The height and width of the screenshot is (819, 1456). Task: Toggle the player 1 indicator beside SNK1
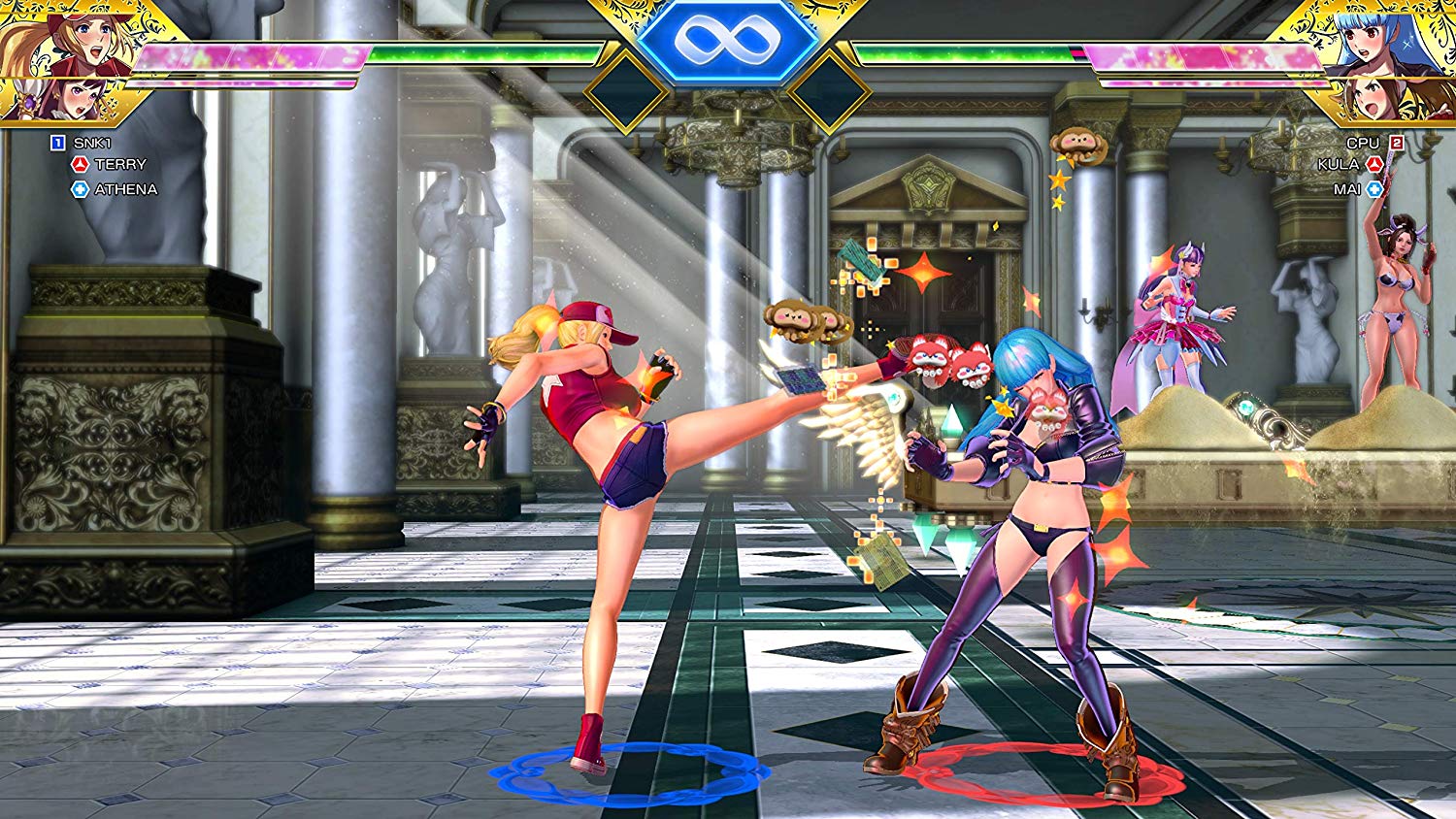[56, 142]
